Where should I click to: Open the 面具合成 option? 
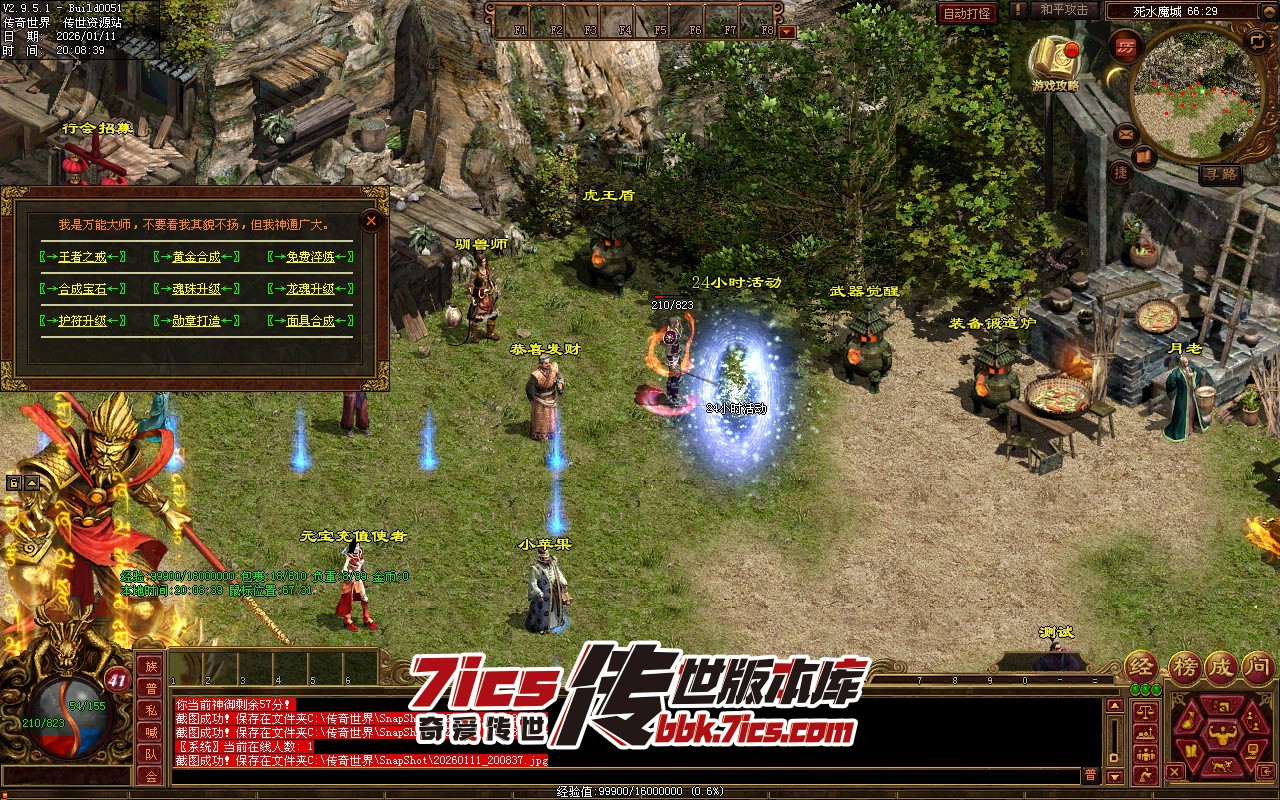pos(310,321)
